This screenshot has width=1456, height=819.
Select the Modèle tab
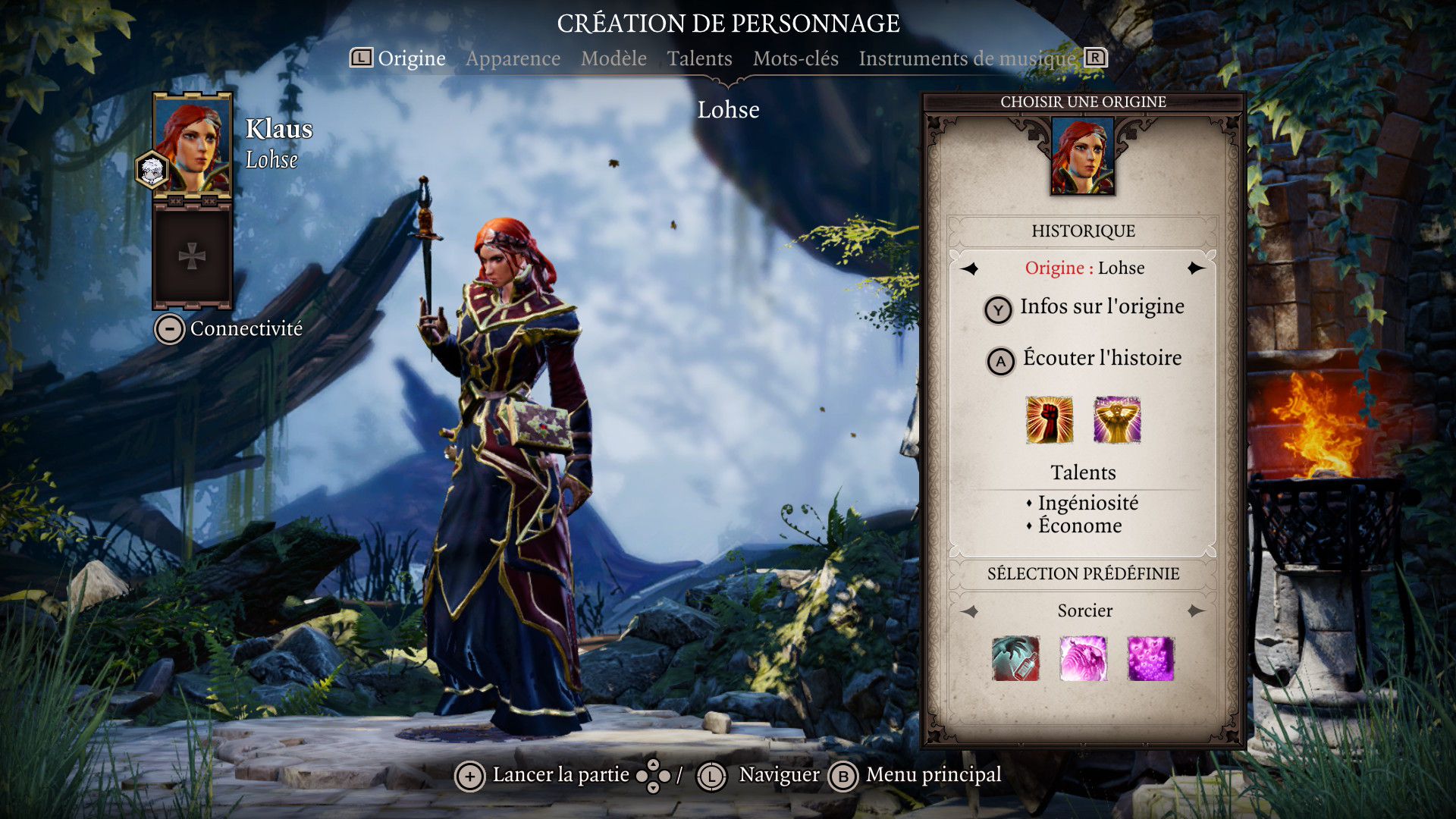(613, 58)
